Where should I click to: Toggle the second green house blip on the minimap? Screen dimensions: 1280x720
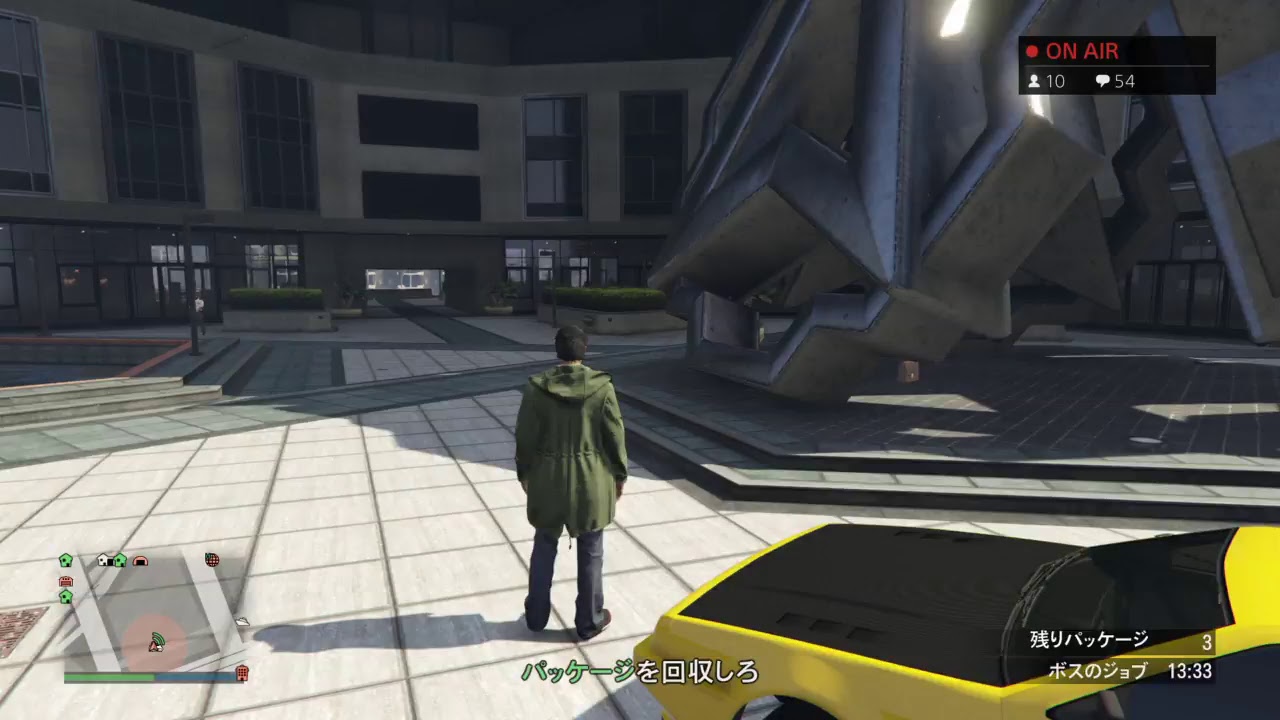(120, 561)
